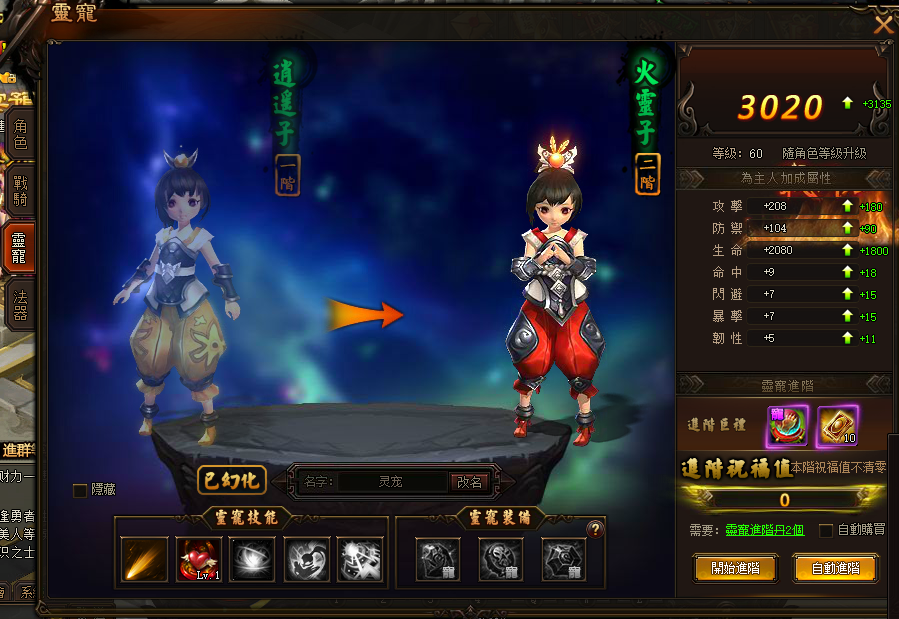Viewport: 899px width, 619px height.
Task: Switch to the 法器 artifact tab
Action: 19,304
